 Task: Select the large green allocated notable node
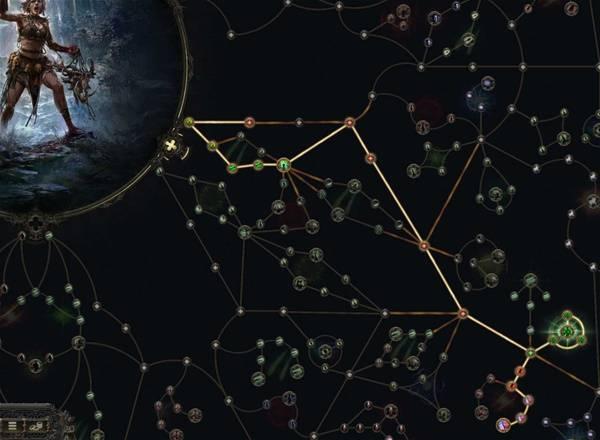coord(283,165)
